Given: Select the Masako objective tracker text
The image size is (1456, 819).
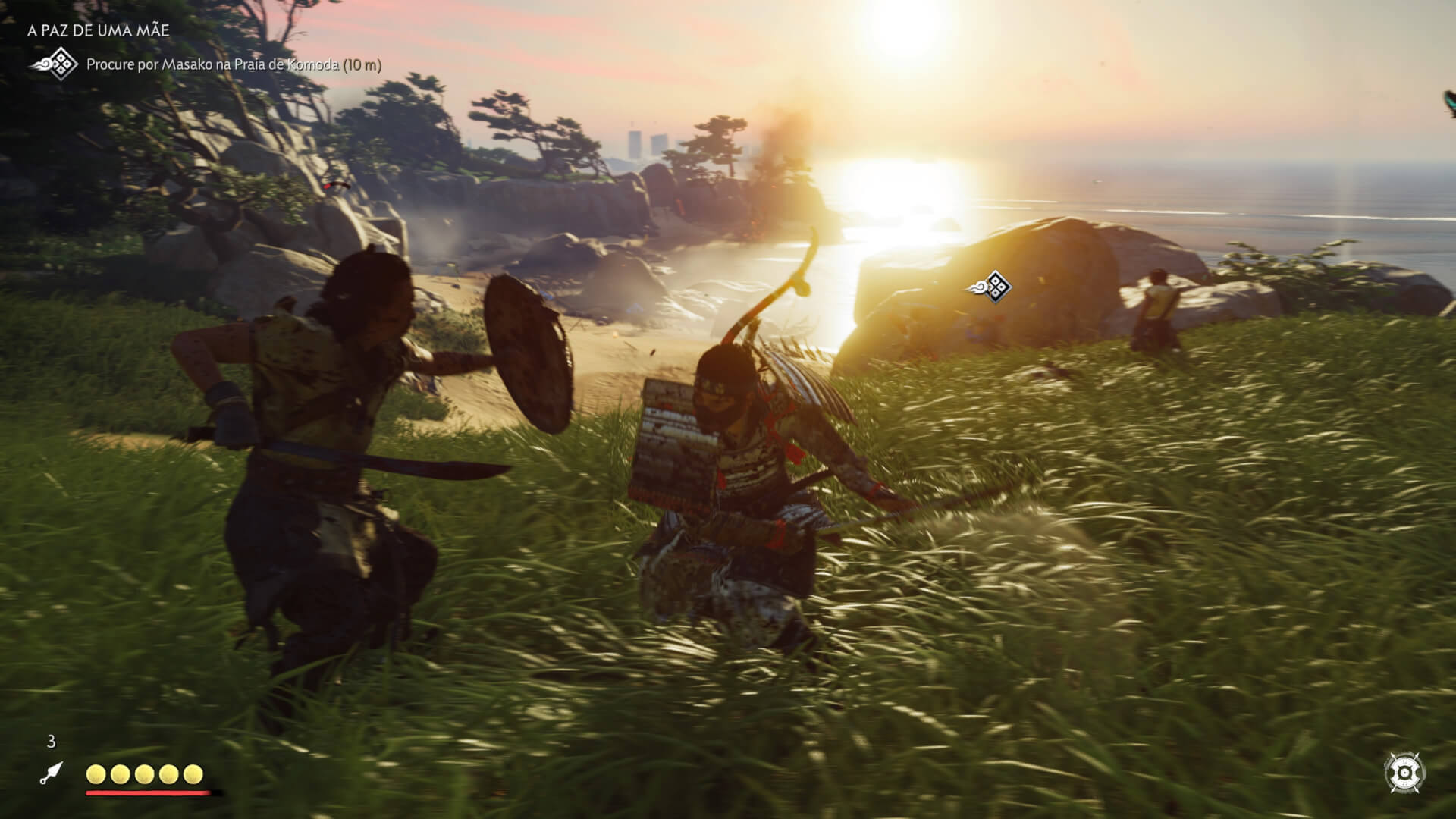Looking at the screenshot, I should [234, 64].
